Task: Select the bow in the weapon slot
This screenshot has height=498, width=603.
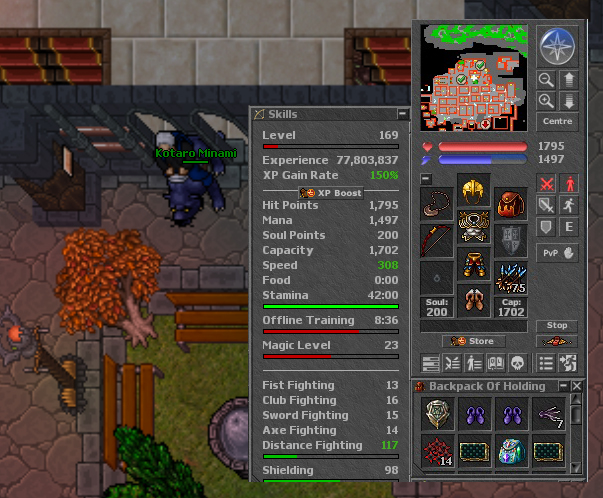Action: pos(436,240)
